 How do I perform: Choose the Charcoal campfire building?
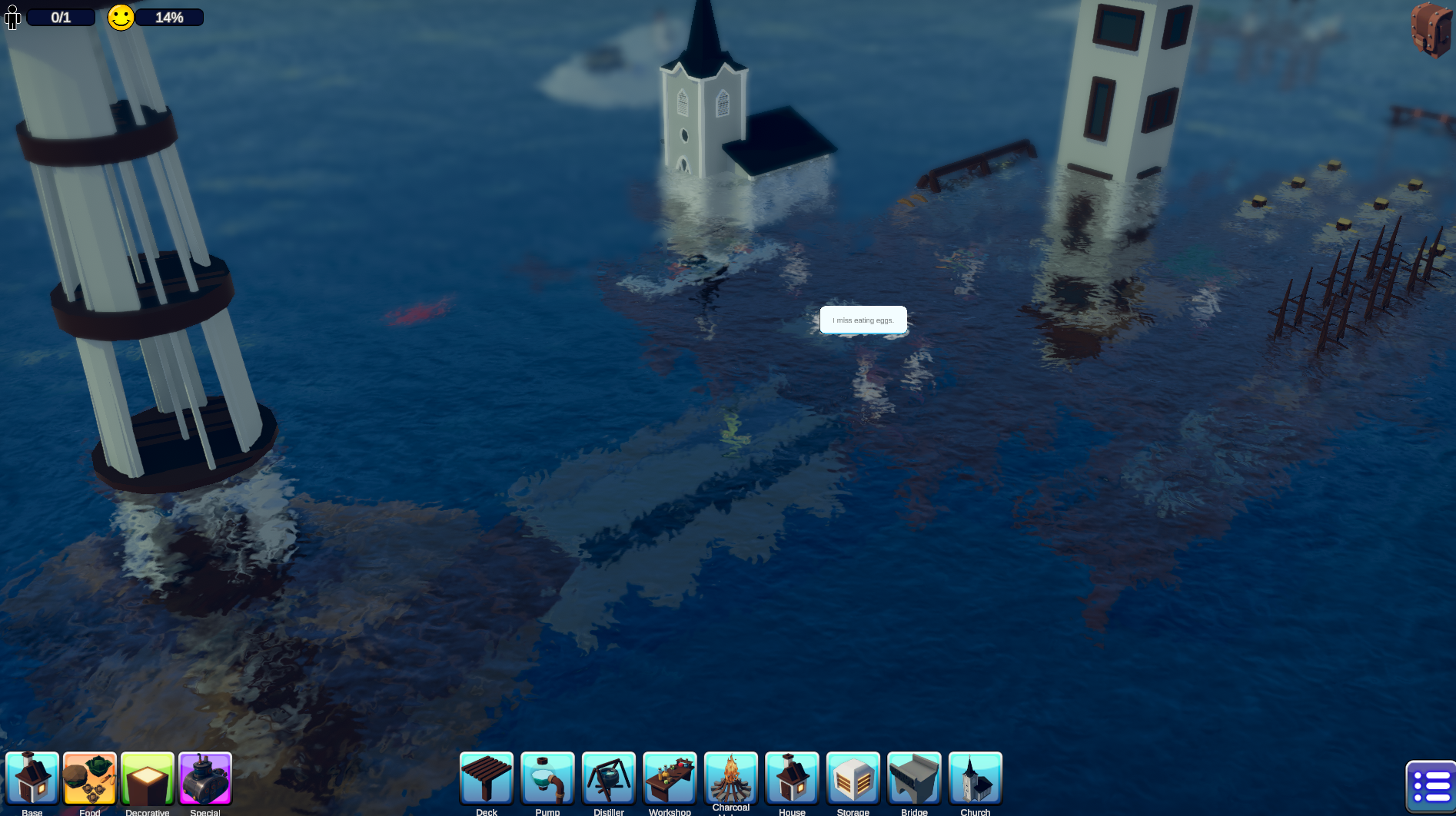[x=731, y=778]
